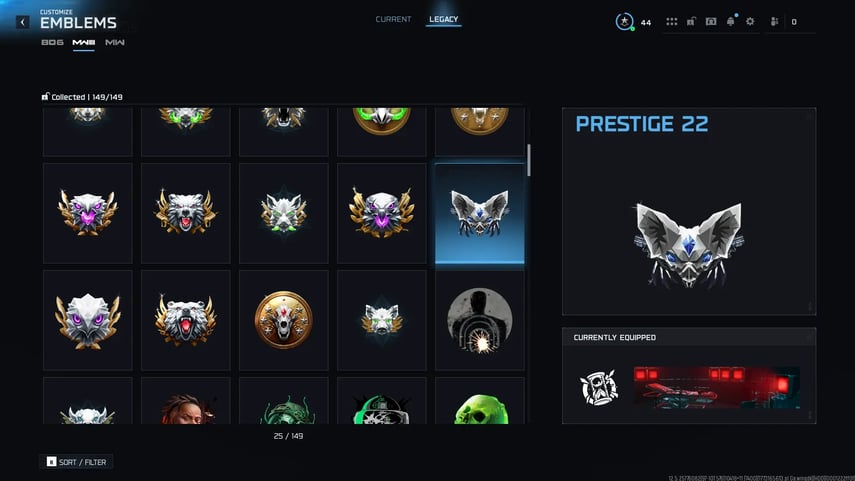This screenshot has height=481, width=855.
Task: Open notifications with the bell icon
Action: [730, 22]
